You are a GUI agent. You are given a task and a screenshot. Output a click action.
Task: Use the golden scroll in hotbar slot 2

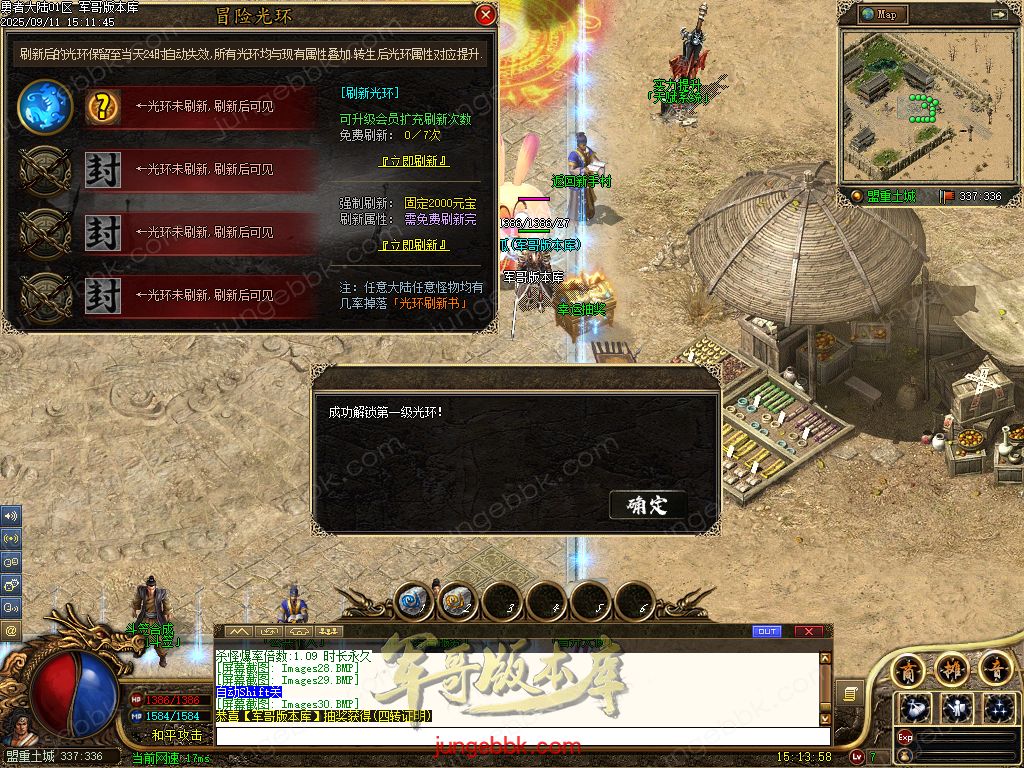click(456, 601)
